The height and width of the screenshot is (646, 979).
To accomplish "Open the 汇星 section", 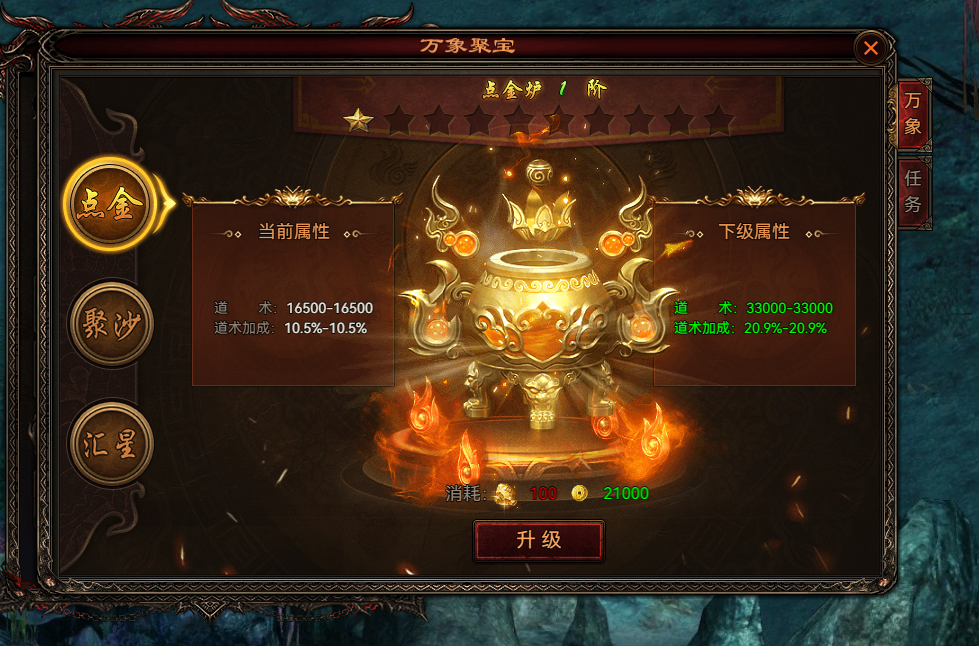I will (x=110, y=445).
